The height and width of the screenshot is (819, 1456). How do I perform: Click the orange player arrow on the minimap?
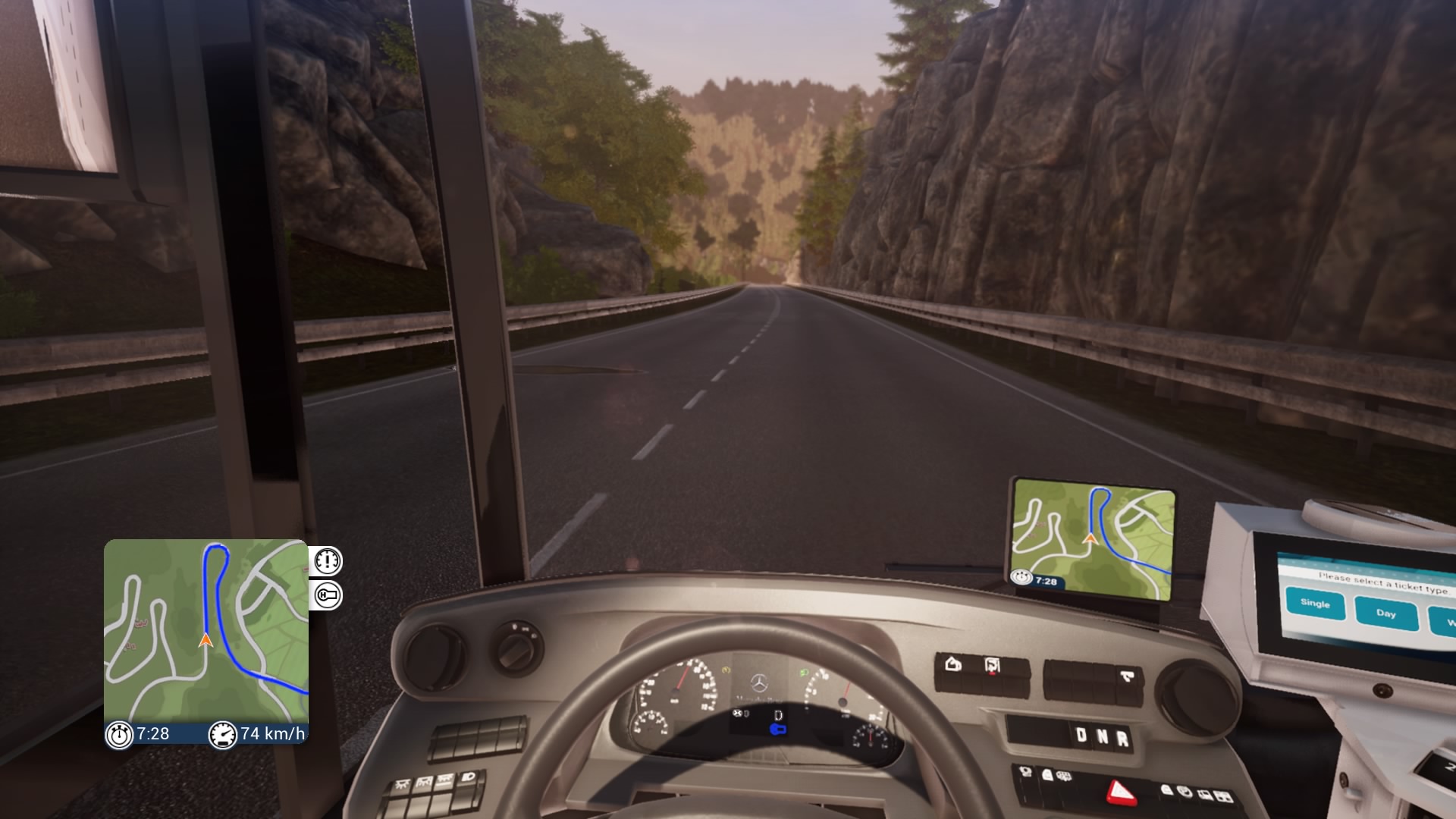pyautogui.click(x=205, y=641)
